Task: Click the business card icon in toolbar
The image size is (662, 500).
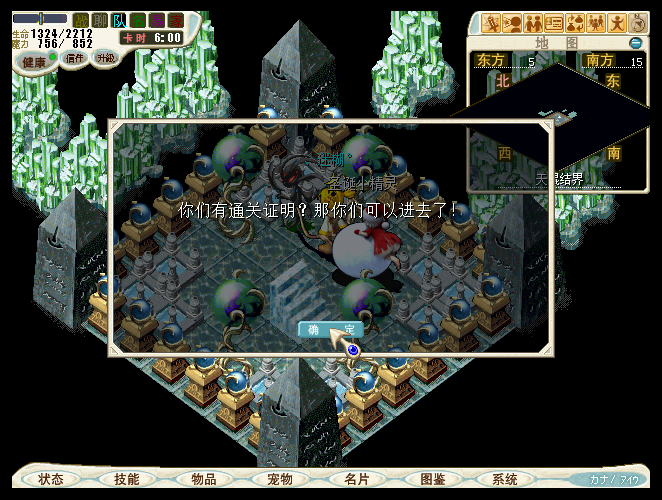Action: [553, 22]
